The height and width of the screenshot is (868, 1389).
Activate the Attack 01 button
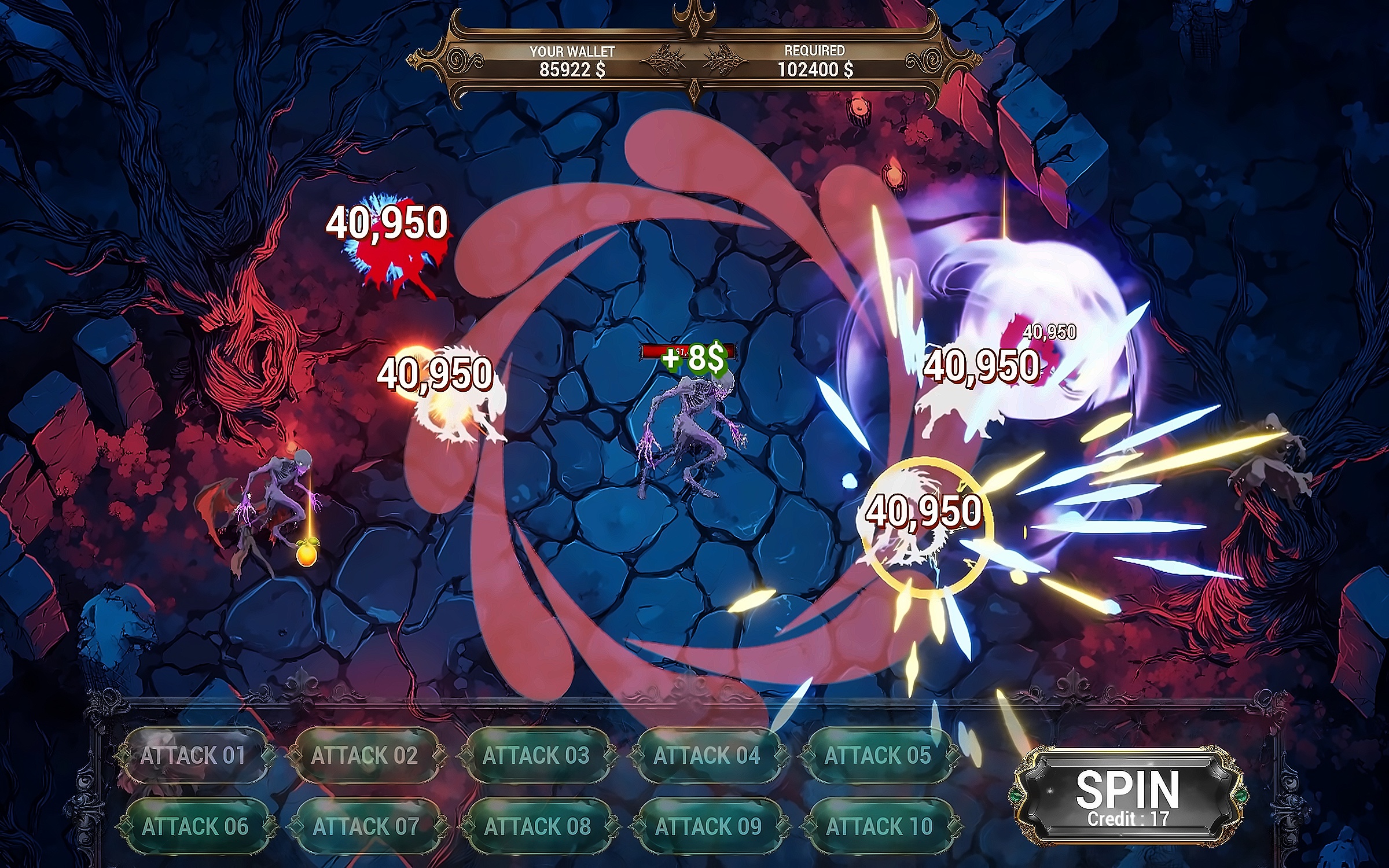(x=193, y=756)
